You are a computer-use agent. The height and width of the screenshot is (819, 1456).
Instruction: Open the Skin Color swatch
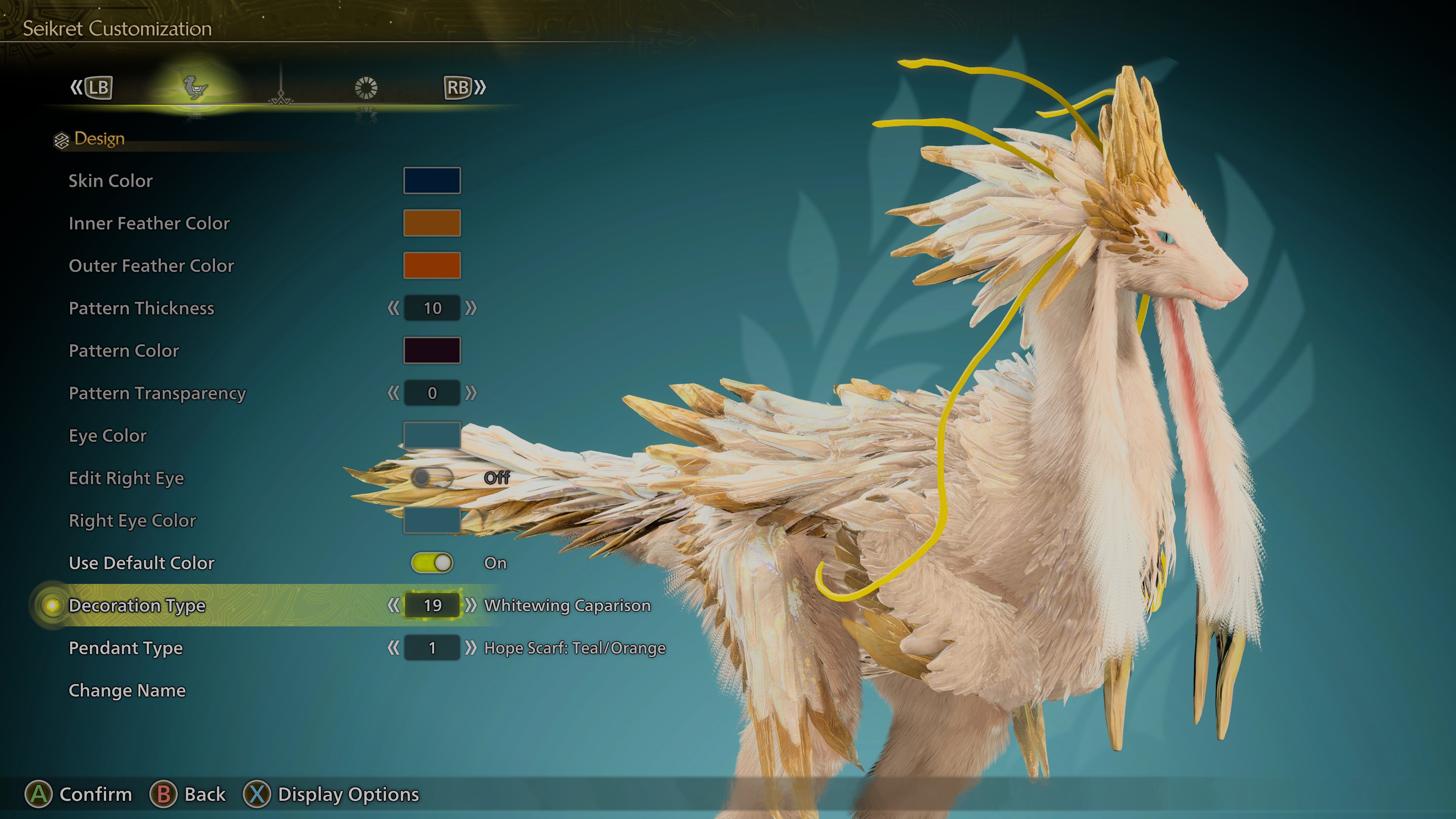(432, 180)
